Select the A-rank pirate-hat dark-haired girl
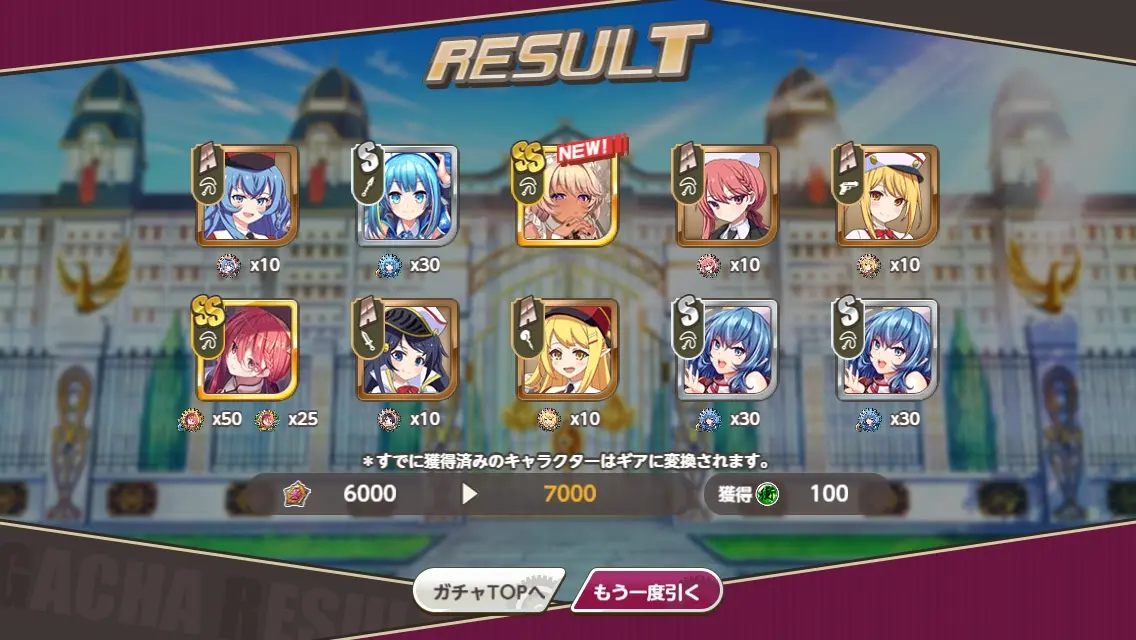1136x640 pixels. pos(408,350)
